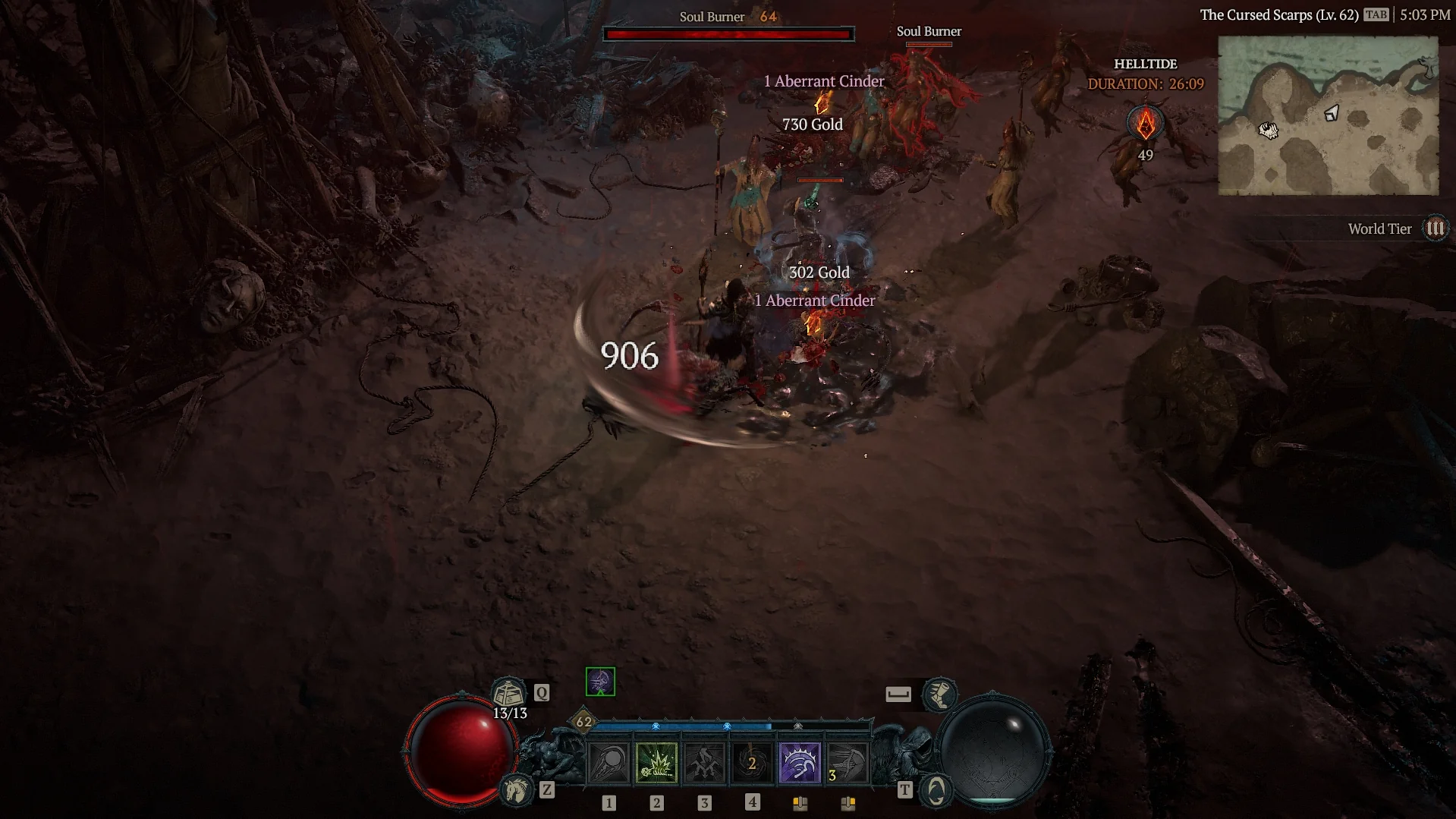Use the healing potion icon
Image resolution: width=1456 pixels, height=819 pixels.
tap(509, 692)
